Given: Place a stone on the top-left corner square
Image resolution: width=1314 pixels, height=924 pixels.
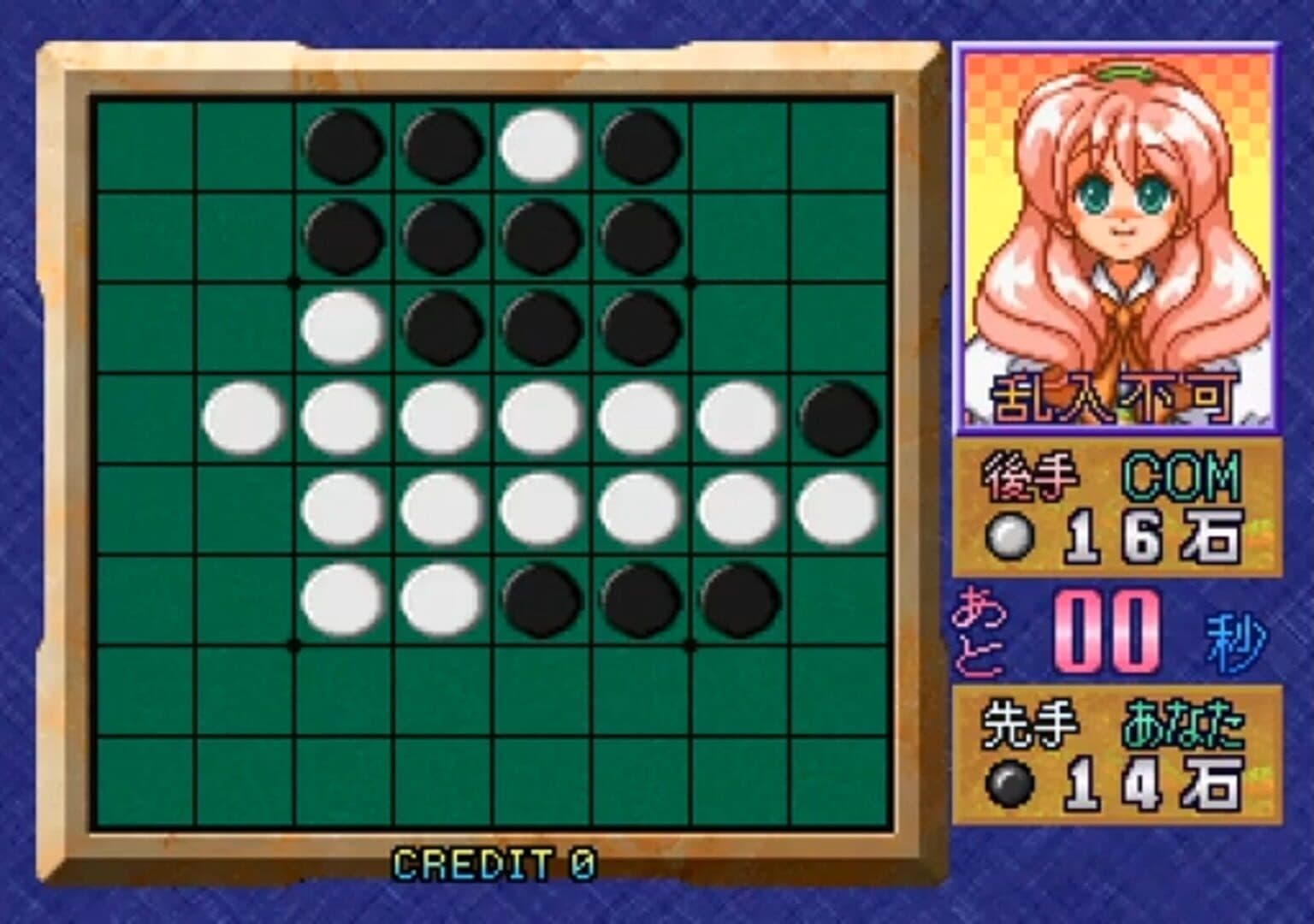Looking at the screenshot, I should click(145, 147).
